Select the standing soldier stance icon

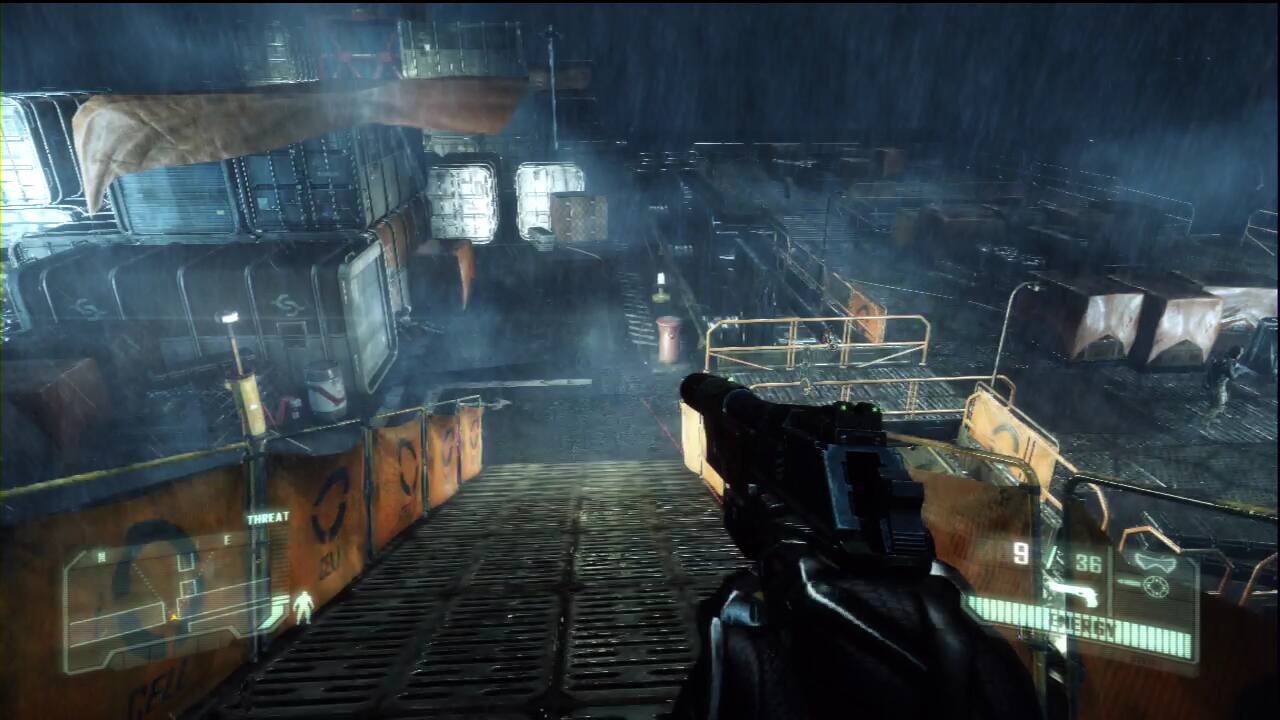coord(303,605)
